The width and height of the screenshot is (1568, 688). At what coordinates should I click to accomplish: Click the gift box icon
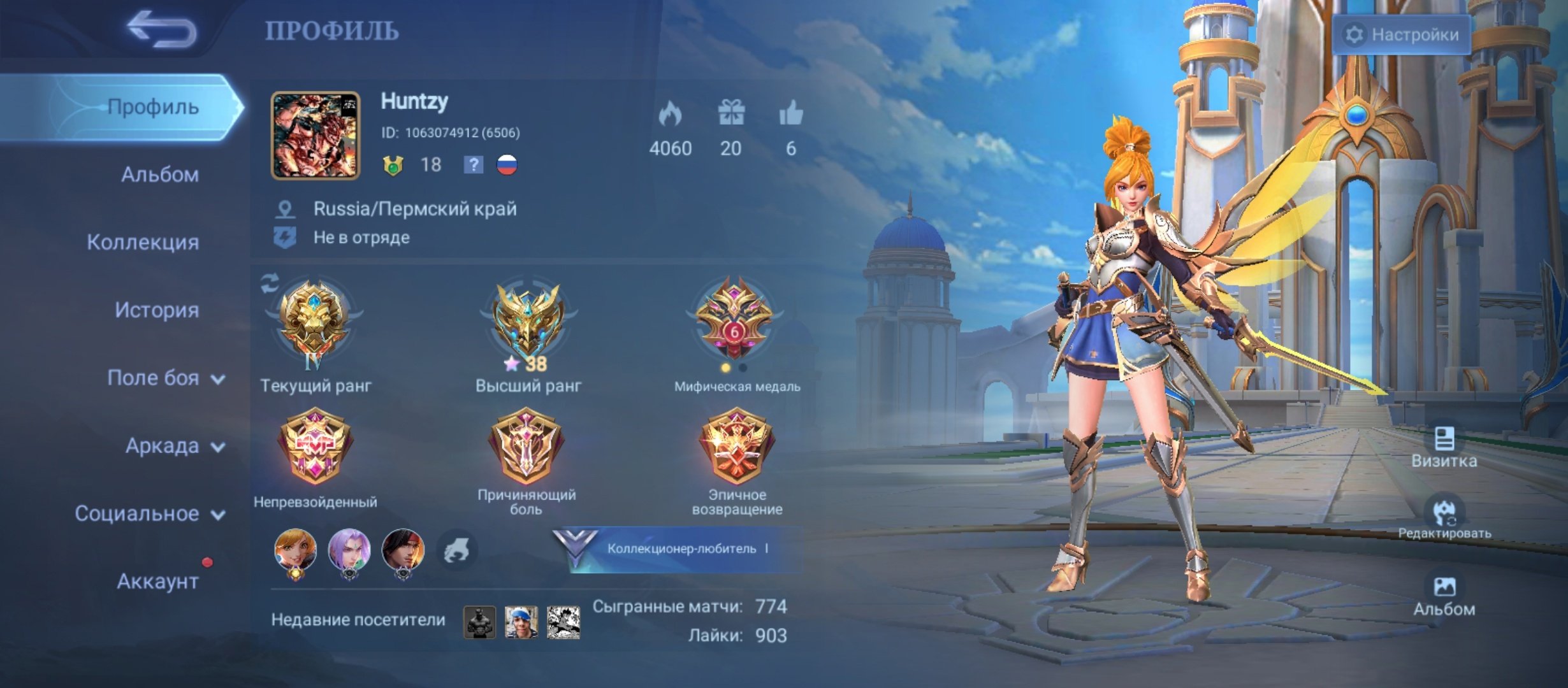click(731, 115)
